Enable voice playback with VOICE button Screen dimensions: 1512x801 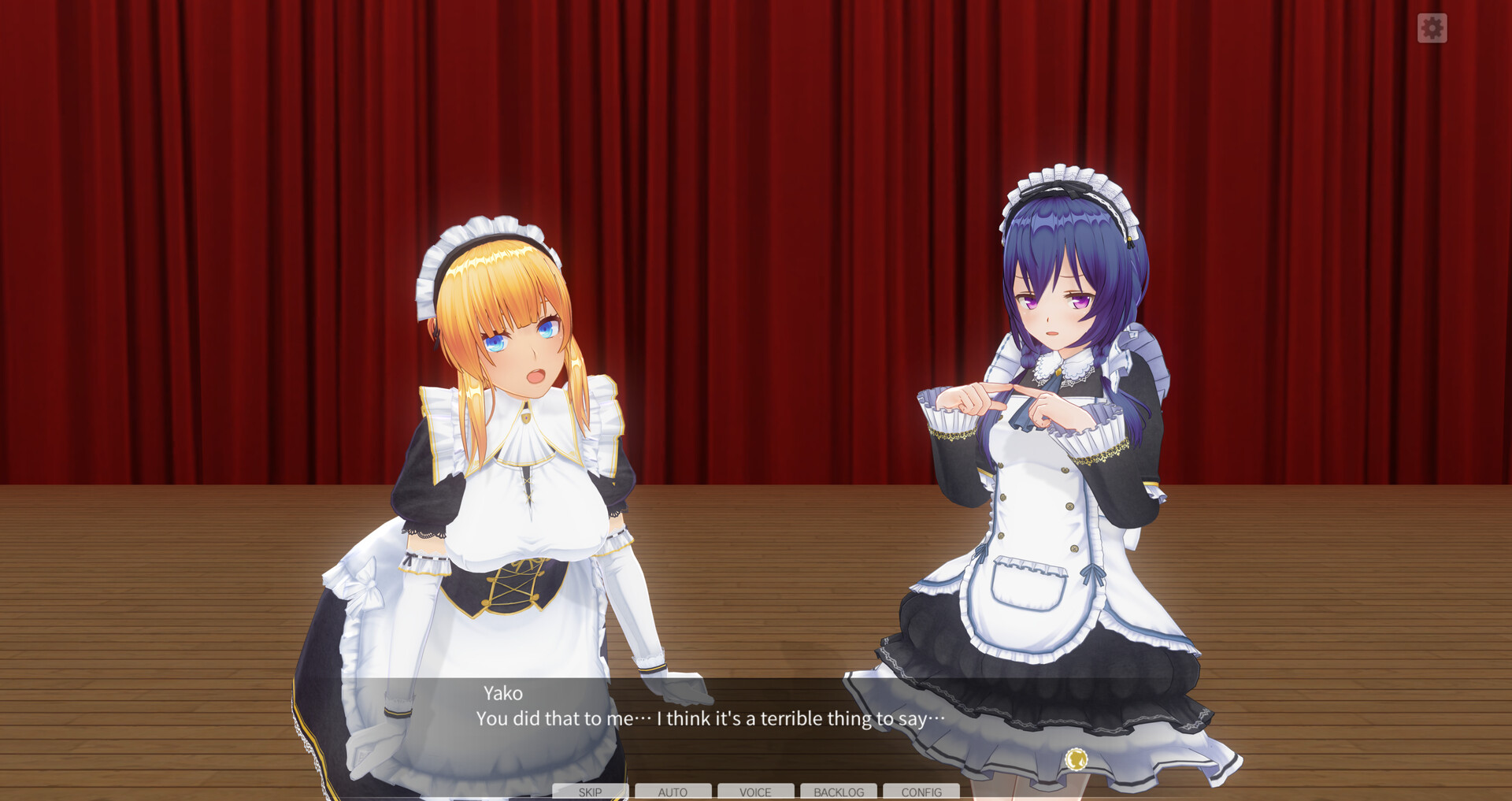tap(756, 792)
